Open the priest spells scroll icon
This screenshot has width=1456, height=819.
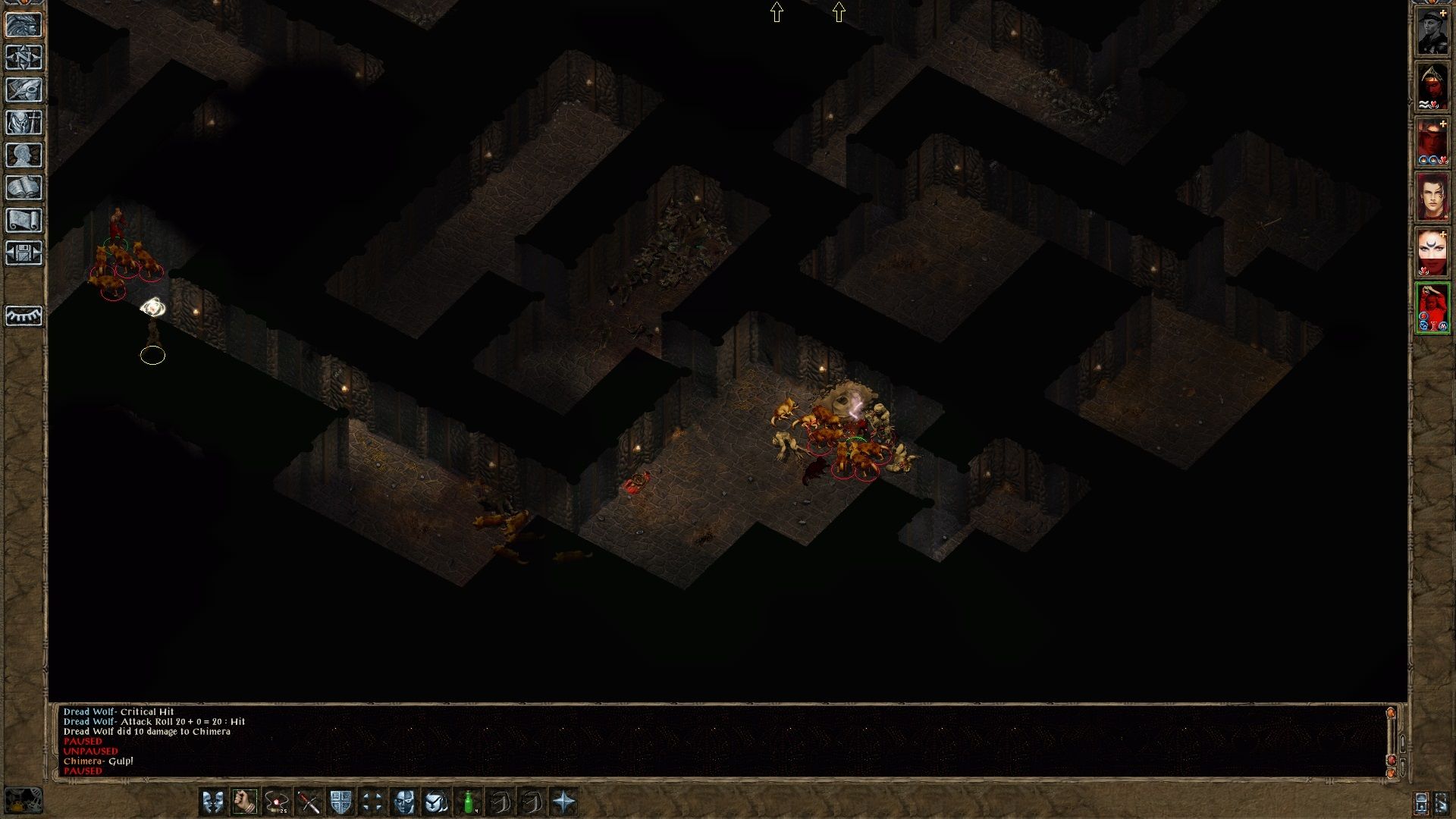click(x=25, y=220)
